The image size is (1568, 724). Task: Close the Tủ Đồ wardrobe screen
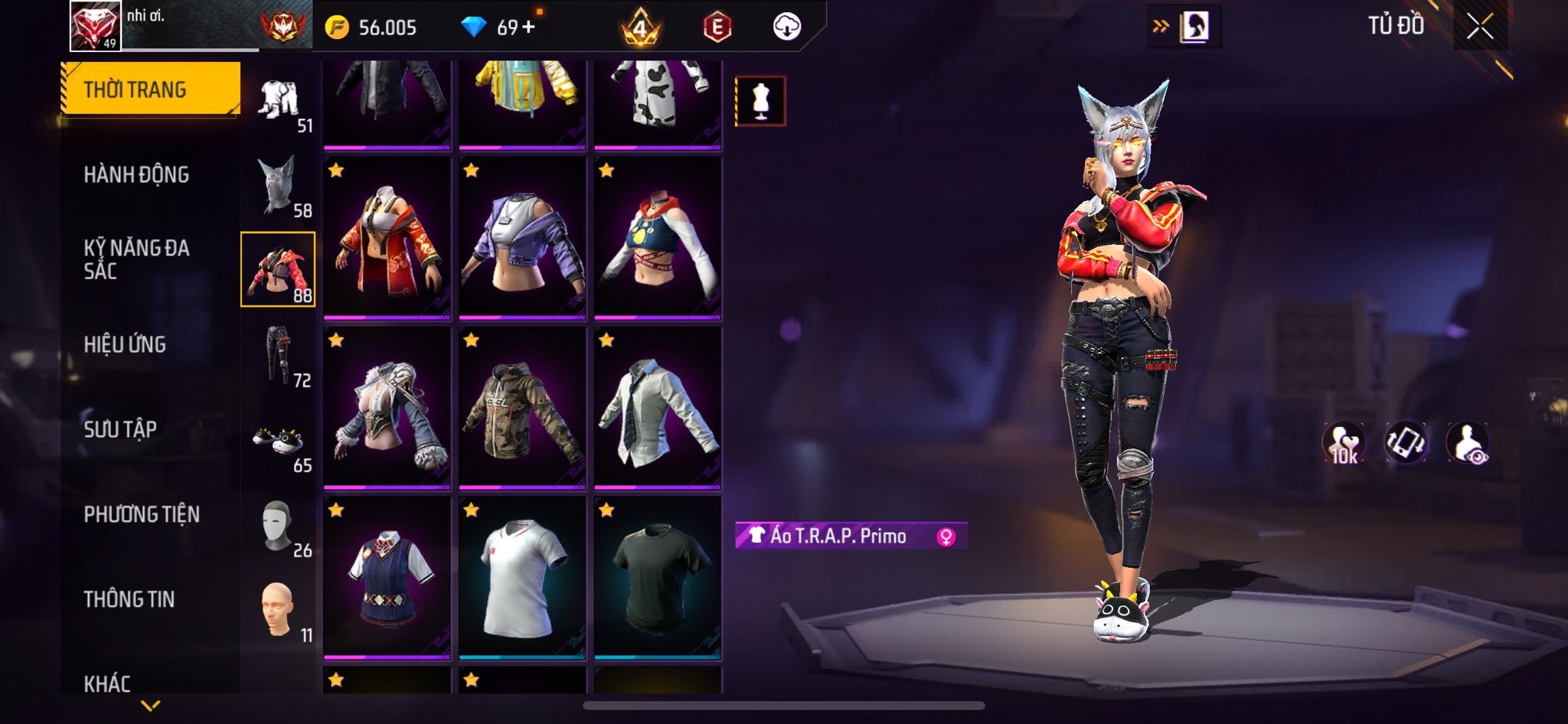[1479, 27]
